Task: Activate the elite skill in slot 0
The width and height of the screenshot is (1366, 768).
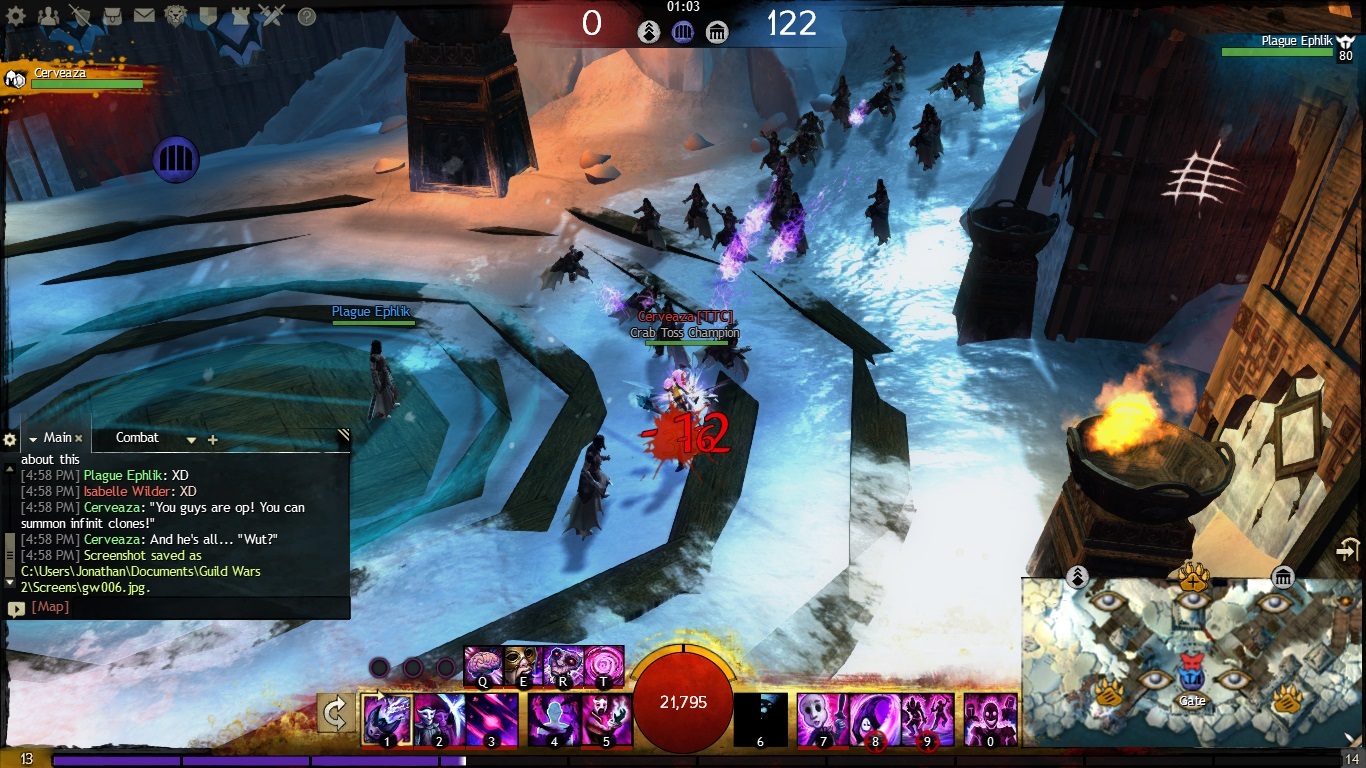Action: [x=990, y=719]
